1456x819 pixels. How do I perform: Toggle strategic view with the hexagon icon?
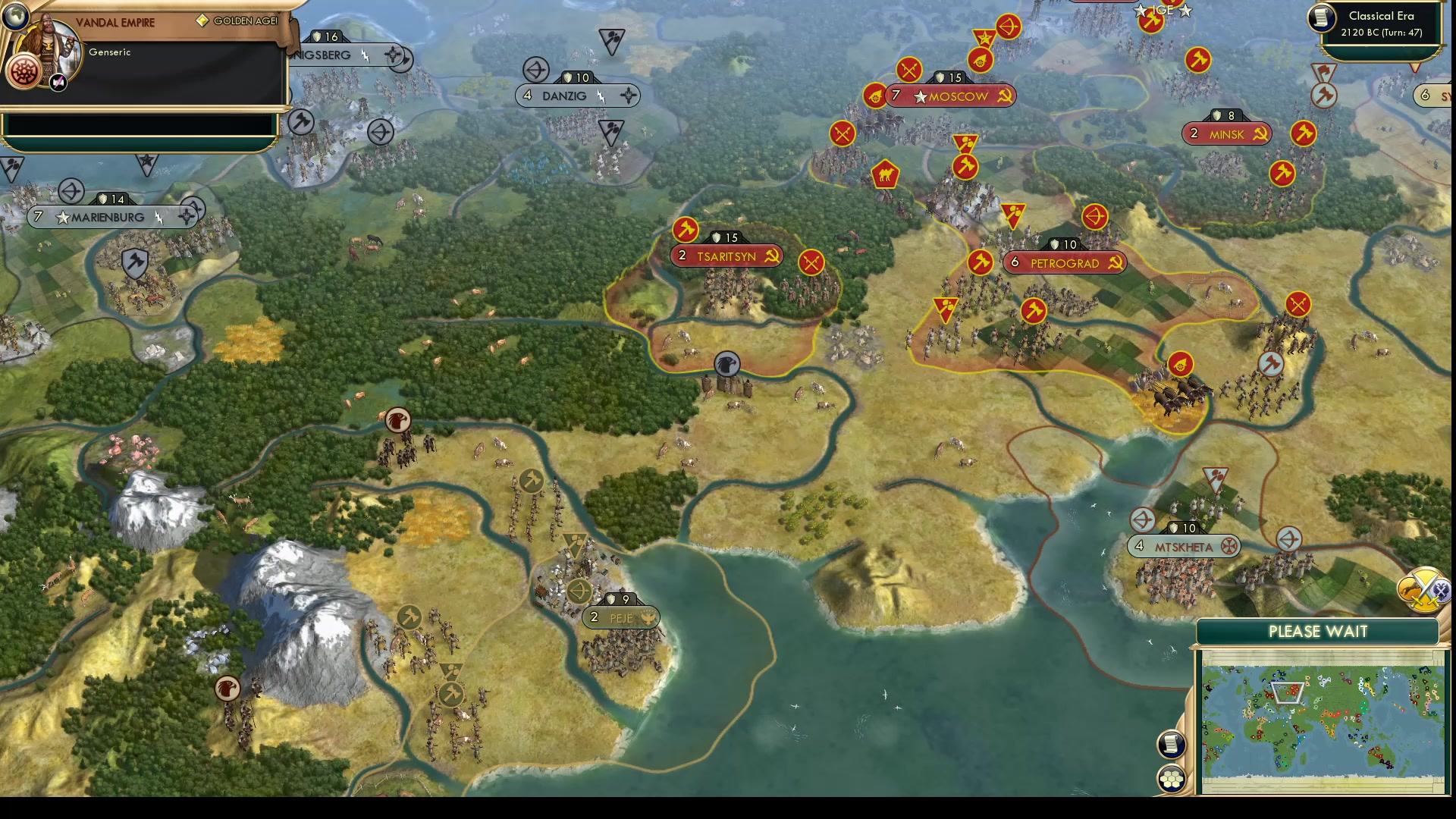1172,777
